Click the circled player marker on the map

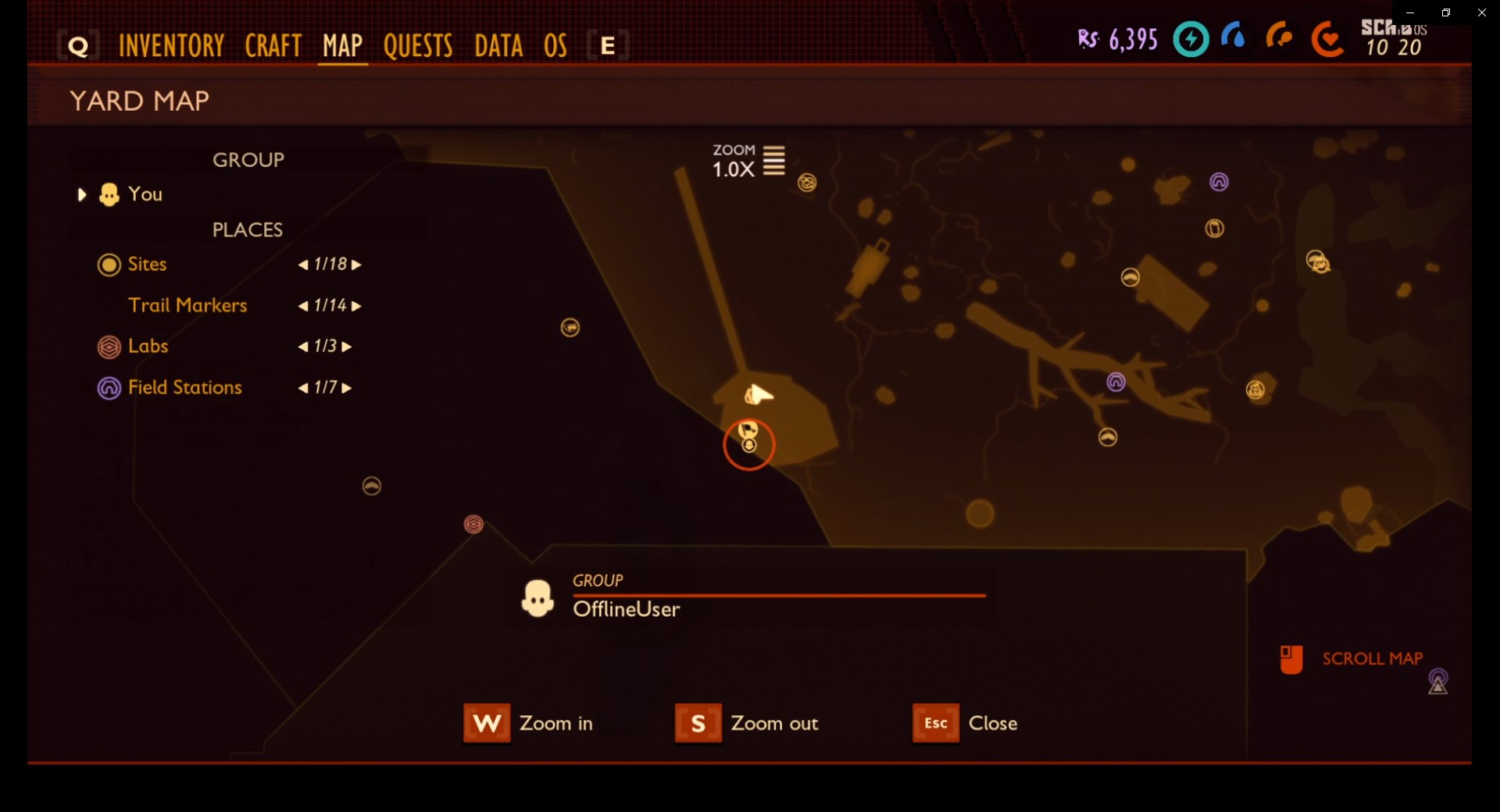pyautogui.click(x=748, y=445)
